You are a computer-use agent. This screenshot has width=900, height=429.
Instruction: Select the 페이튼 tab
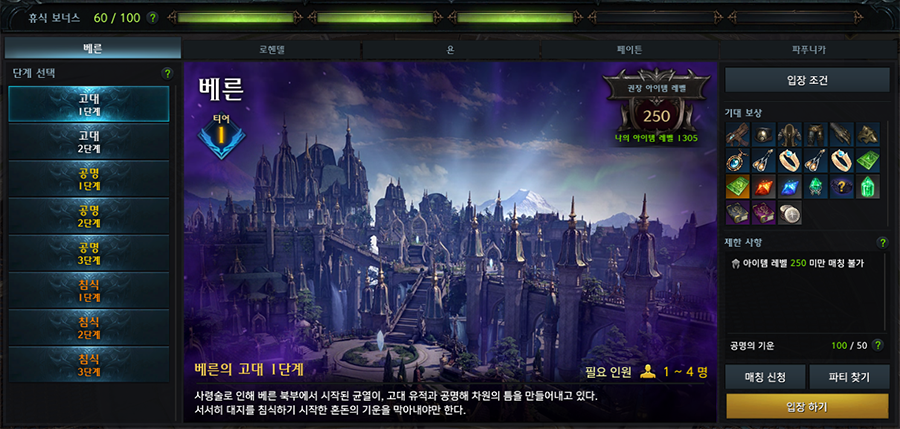pyautogui.click(x=629, y=48)
